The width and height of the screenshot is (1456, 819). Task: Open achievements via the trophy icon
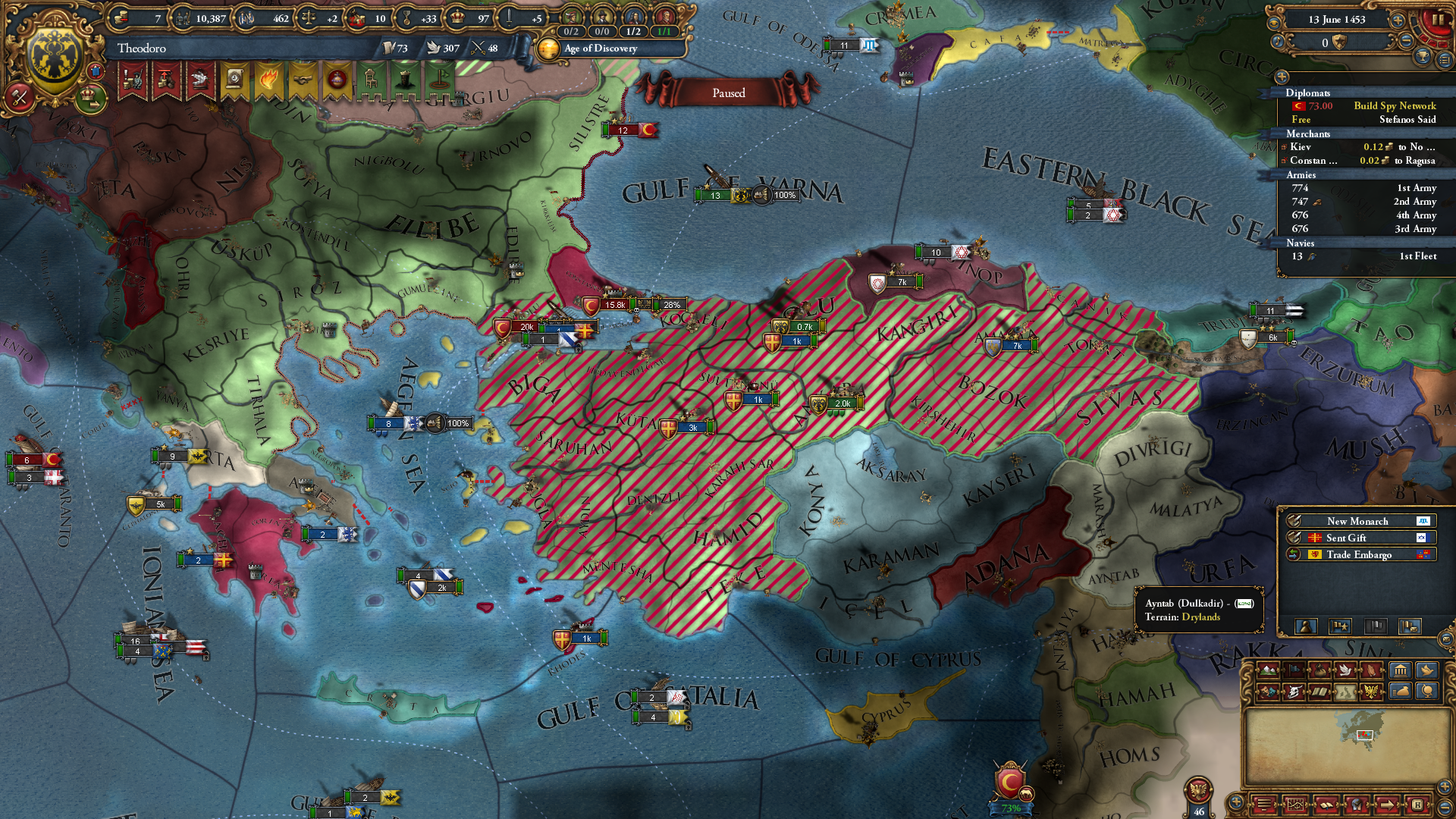1423,57
